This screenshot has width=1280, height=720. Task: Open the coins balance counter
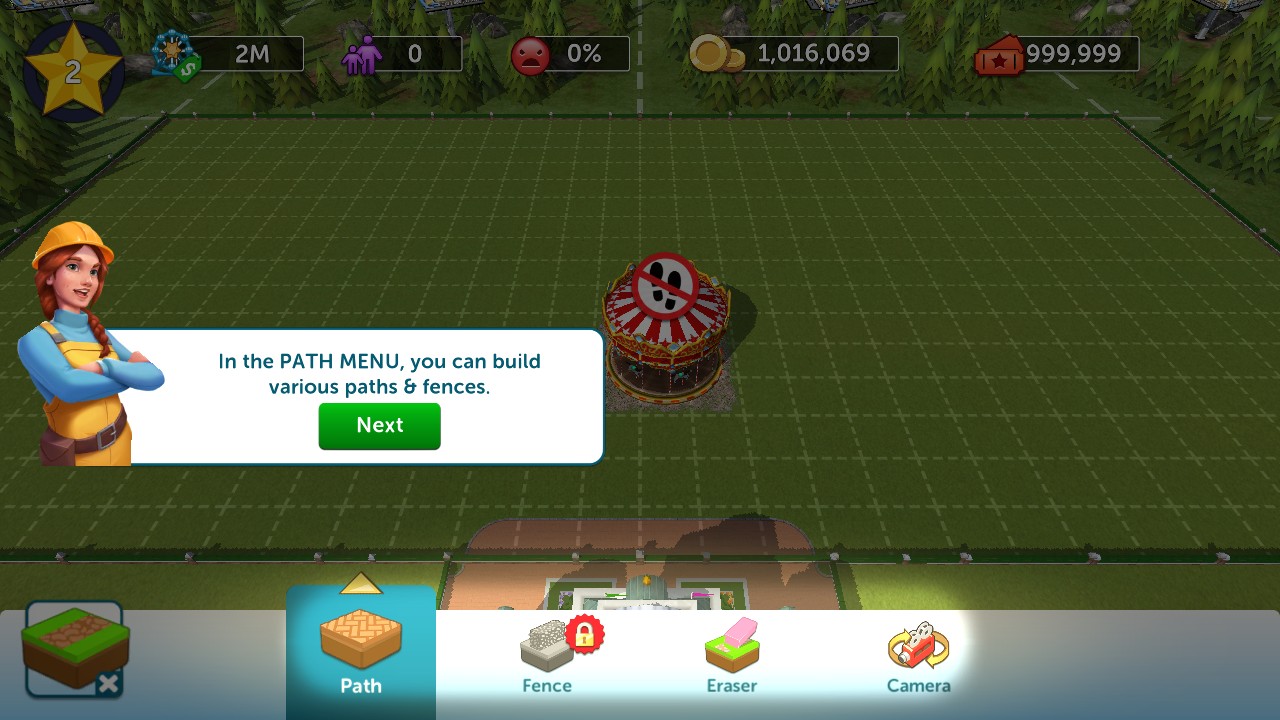pos(794,54)
